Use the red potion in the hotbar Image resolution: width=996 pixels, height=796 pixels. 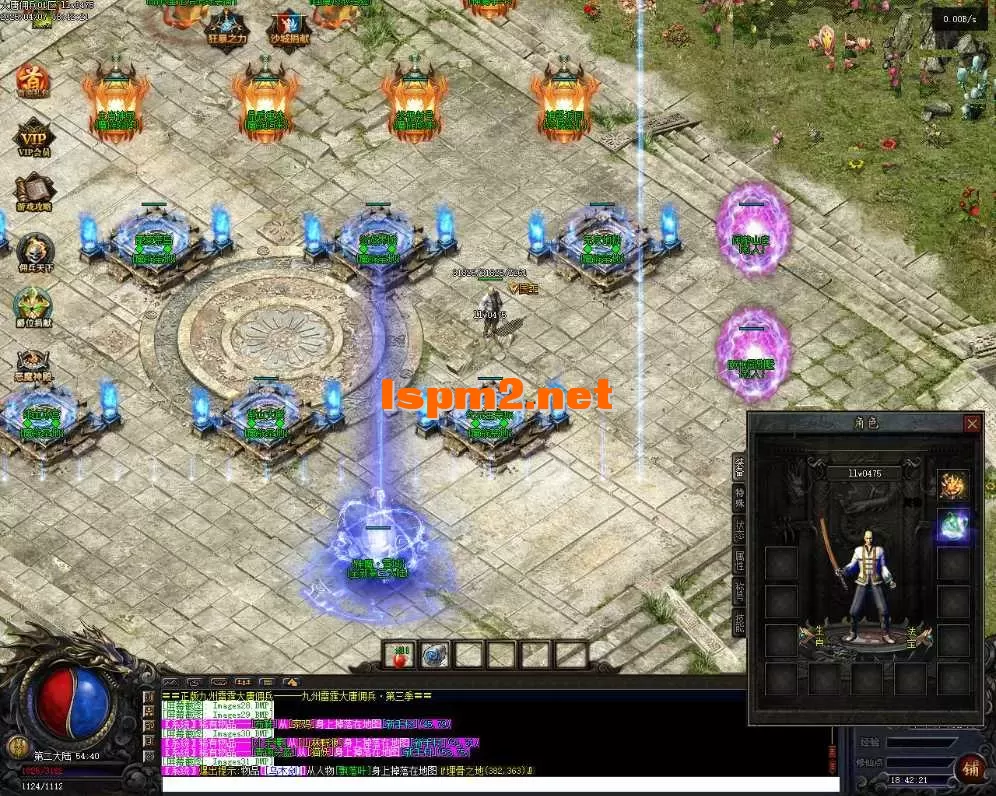tap(402, 655)
